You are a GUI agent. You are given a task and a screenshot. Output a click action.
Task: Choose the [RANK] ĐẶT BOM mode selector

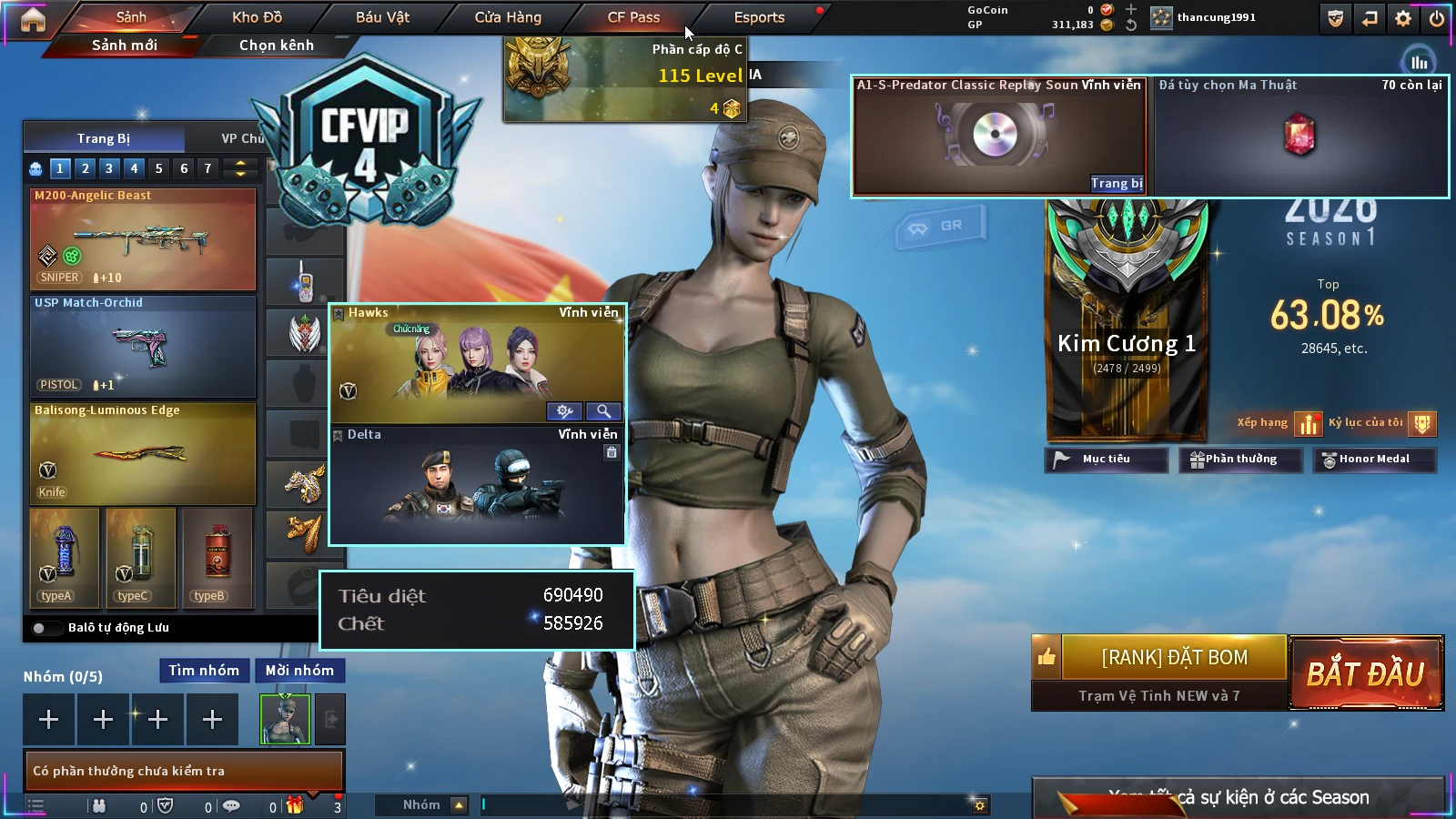(1174, 657)
